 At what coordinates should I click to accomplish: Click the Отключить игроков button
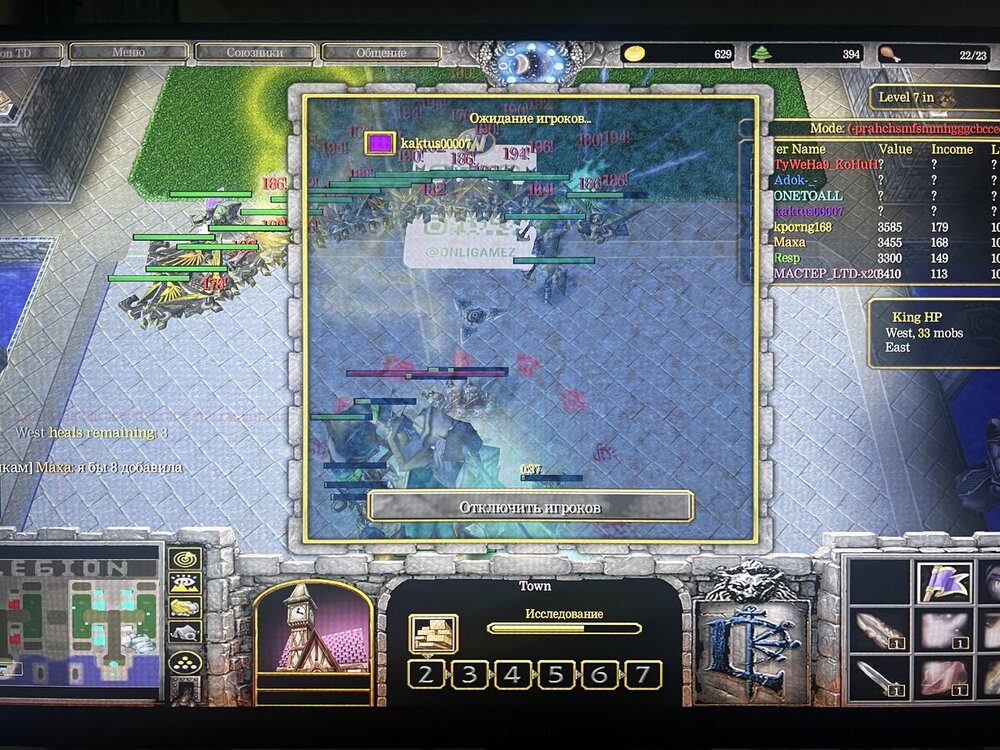tap(530, 506)
